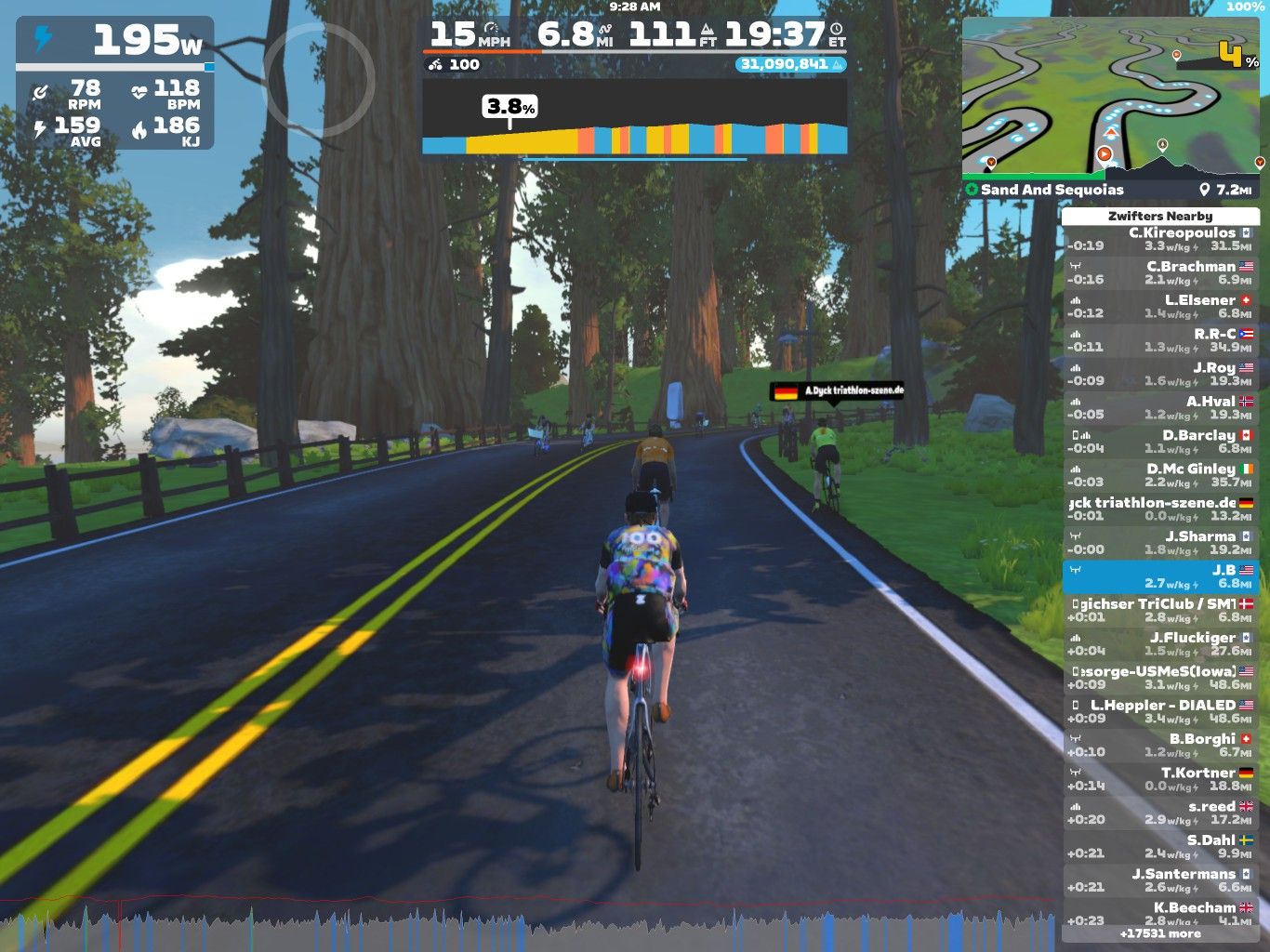The image size is (1270, 952).
Task: Choose L.Heppler - DIALED row
Action: point(1160,711)
